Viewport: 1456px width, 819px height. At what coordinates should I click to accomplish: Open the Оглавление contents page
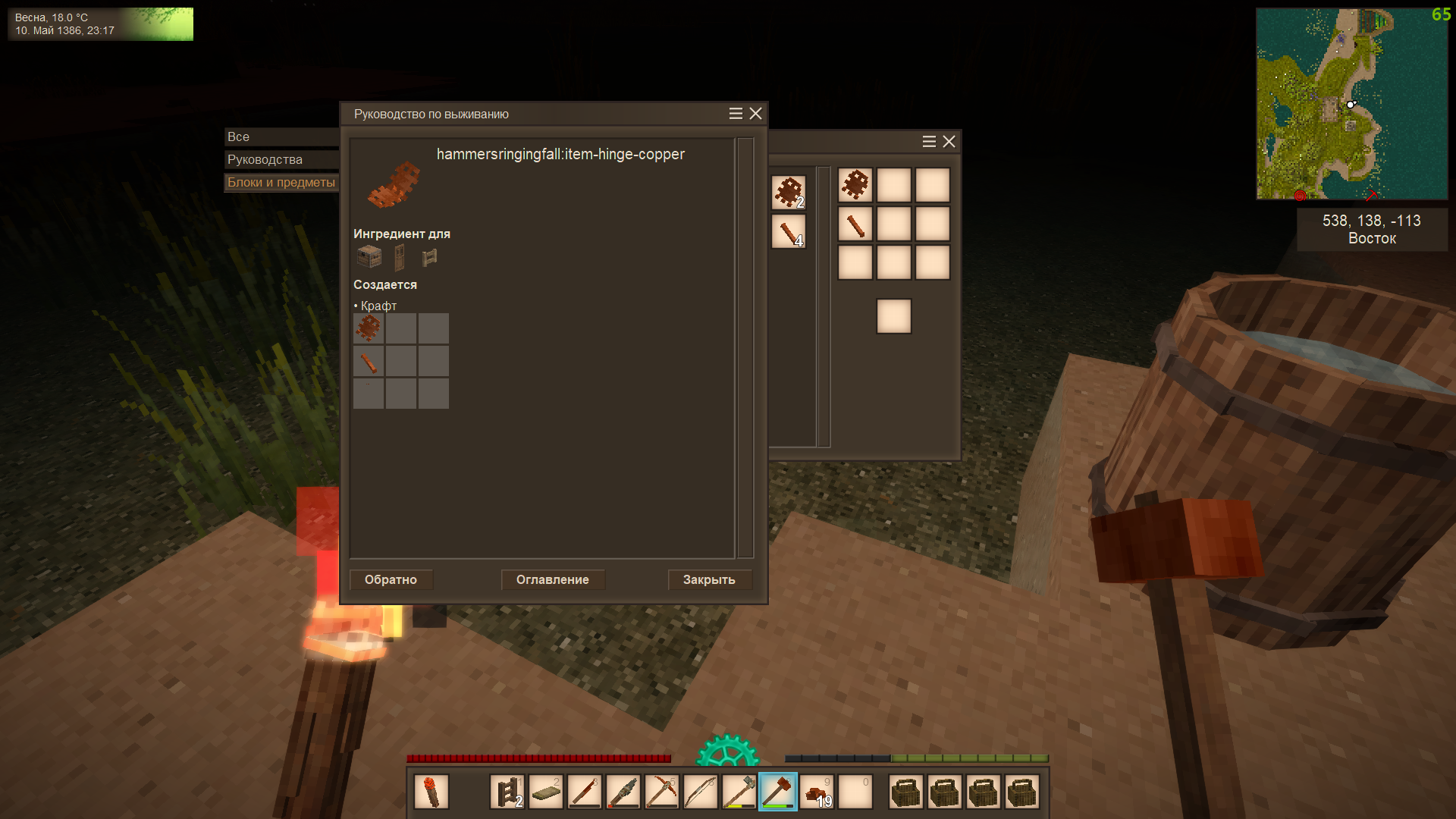click(552, 579)
